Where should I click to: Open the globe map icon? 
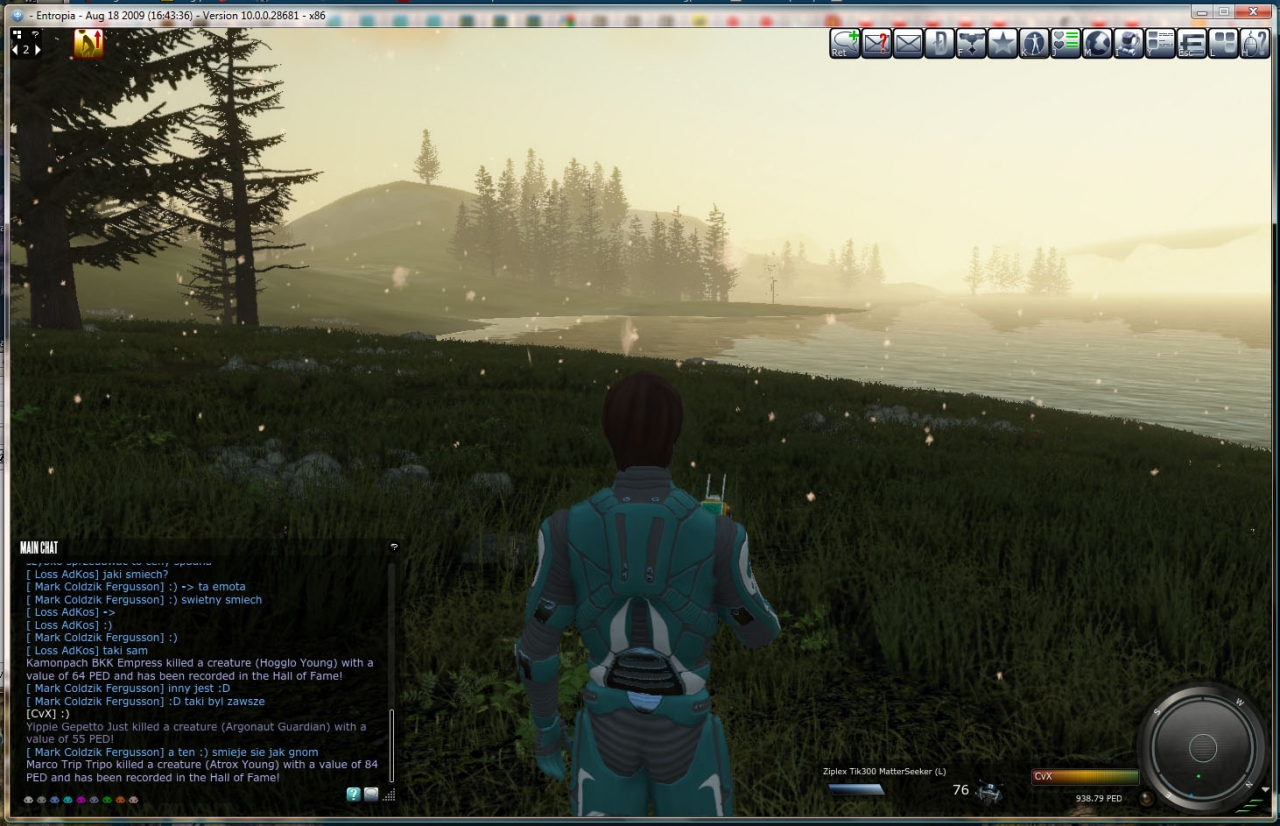coord(1097,43)
